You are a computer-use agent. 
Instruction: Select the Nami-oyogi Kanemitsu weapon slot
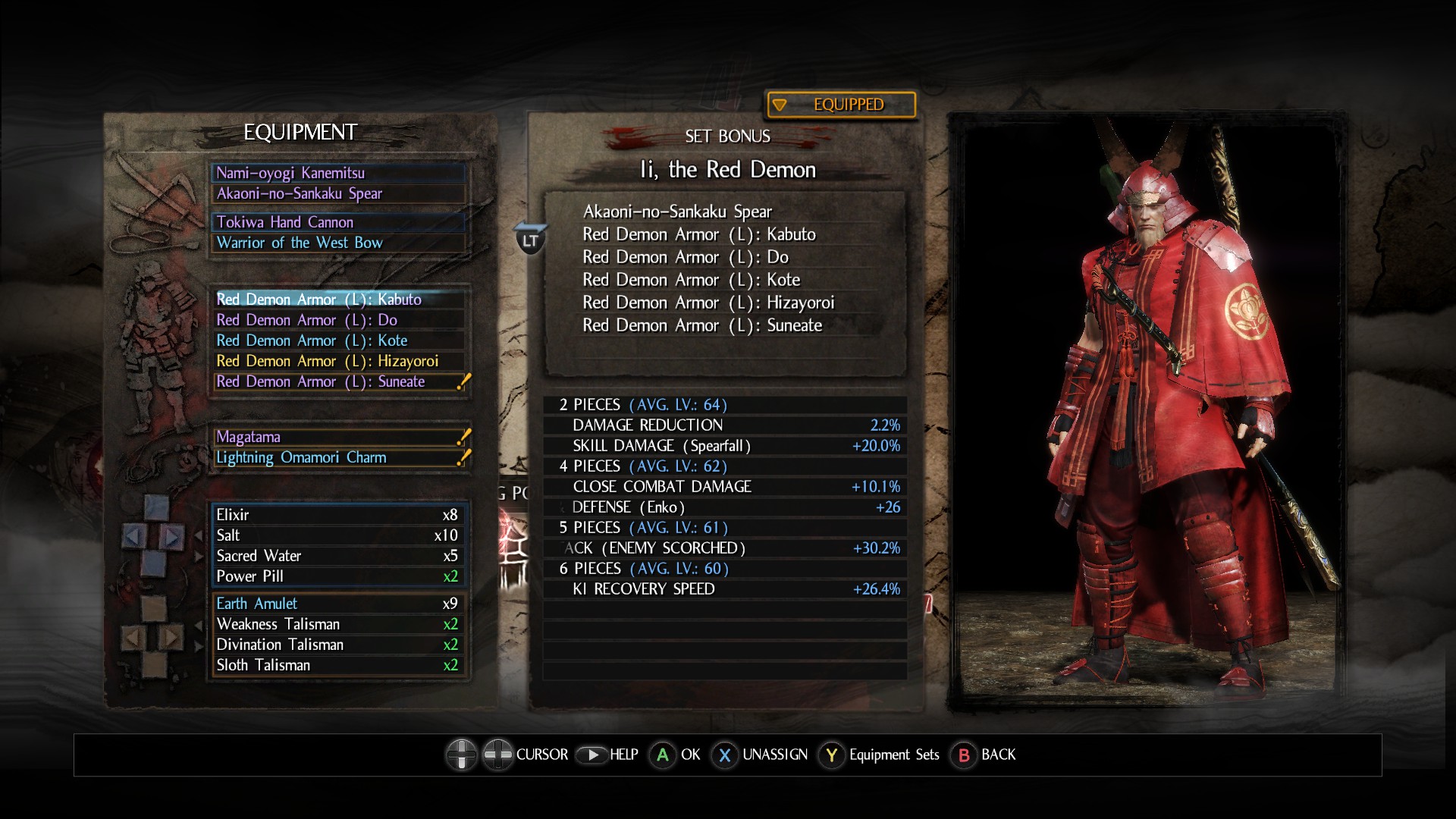click(x=338, y=173)
